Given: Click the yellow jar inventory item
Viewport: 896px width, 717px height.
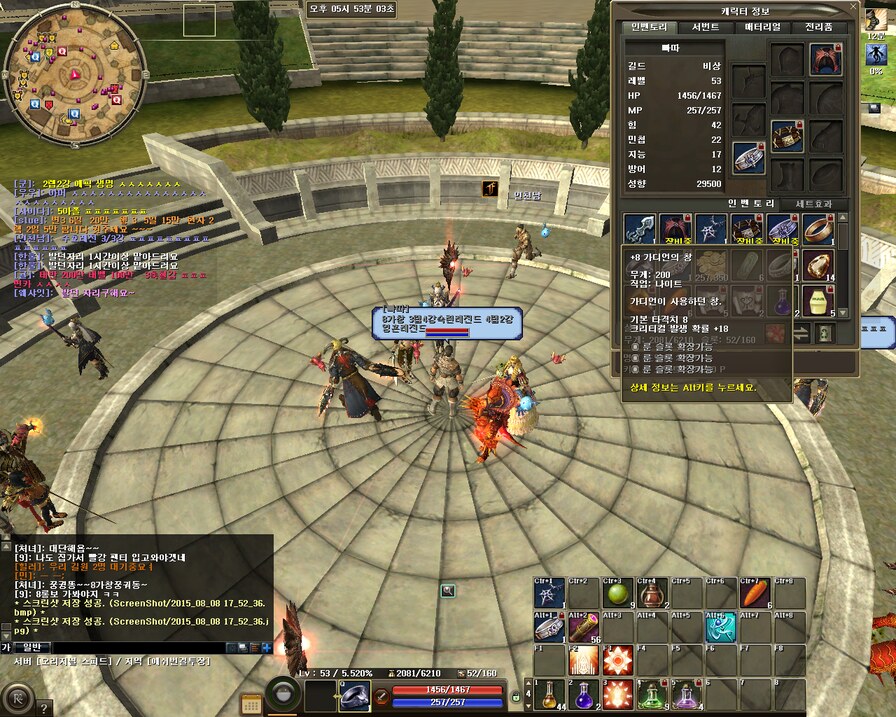Looking at the screenshot, I should pyautogui.click(x=818, y=299).
